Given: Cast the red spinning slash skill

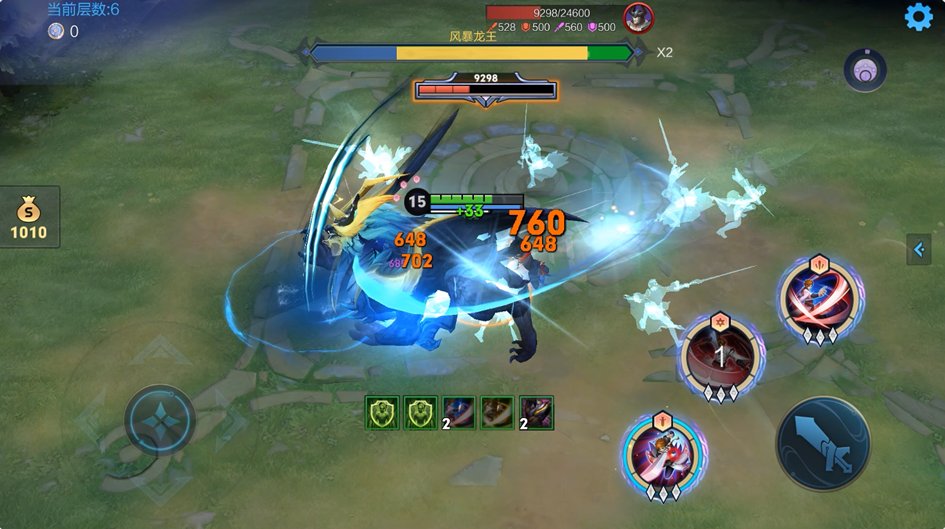Looking at the screenshot, I should click(821, 297).
